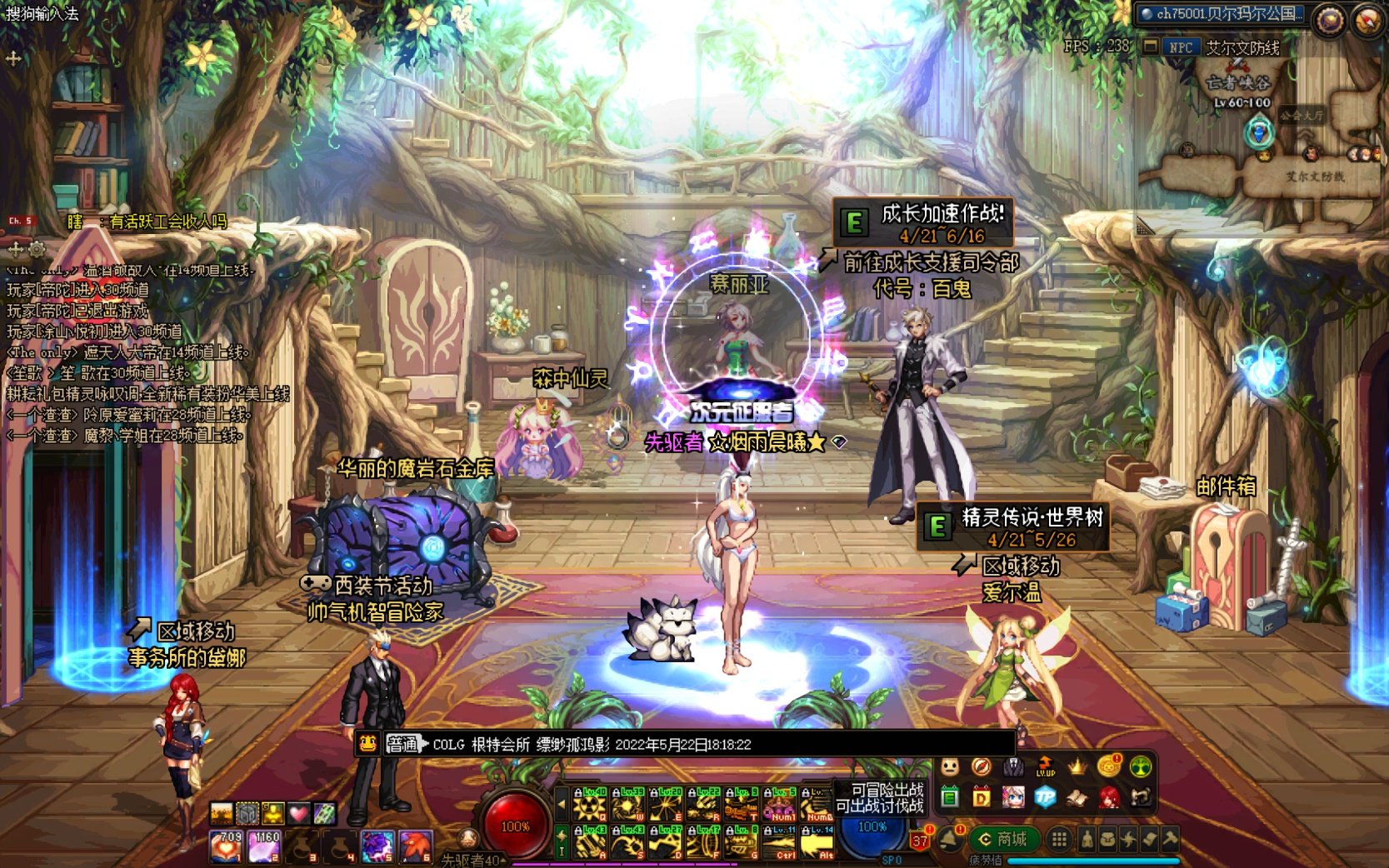Open the yellow D calendar icon
The height and width of the screenshot is (868, 1389).
(x=982, y=797)
